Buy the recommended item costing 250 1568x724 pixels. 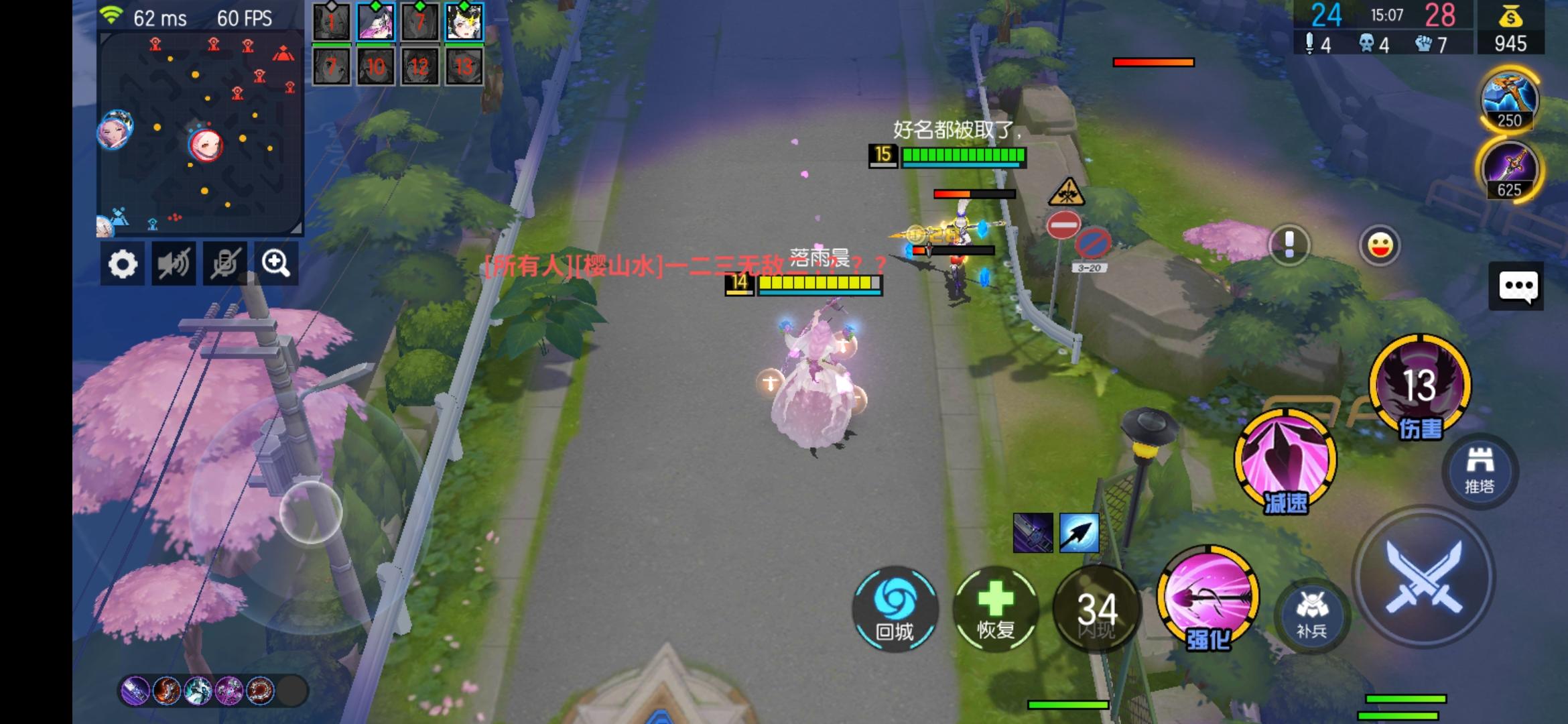1510,101
